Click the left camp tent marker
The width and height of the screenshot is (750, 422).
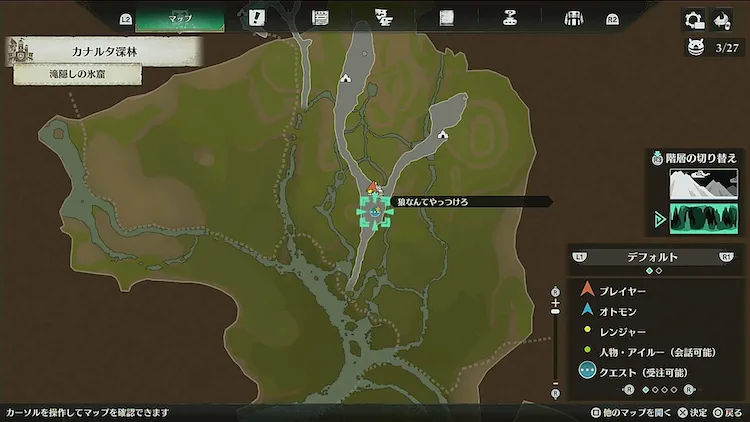coord(345,77)
